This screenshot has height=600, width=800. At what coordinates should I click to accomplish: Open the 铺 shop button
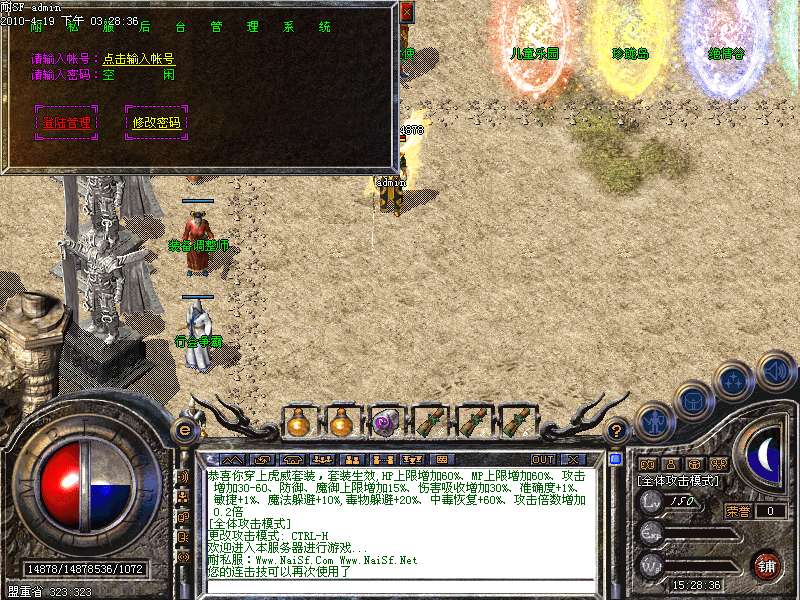click(x=768, y=564)
